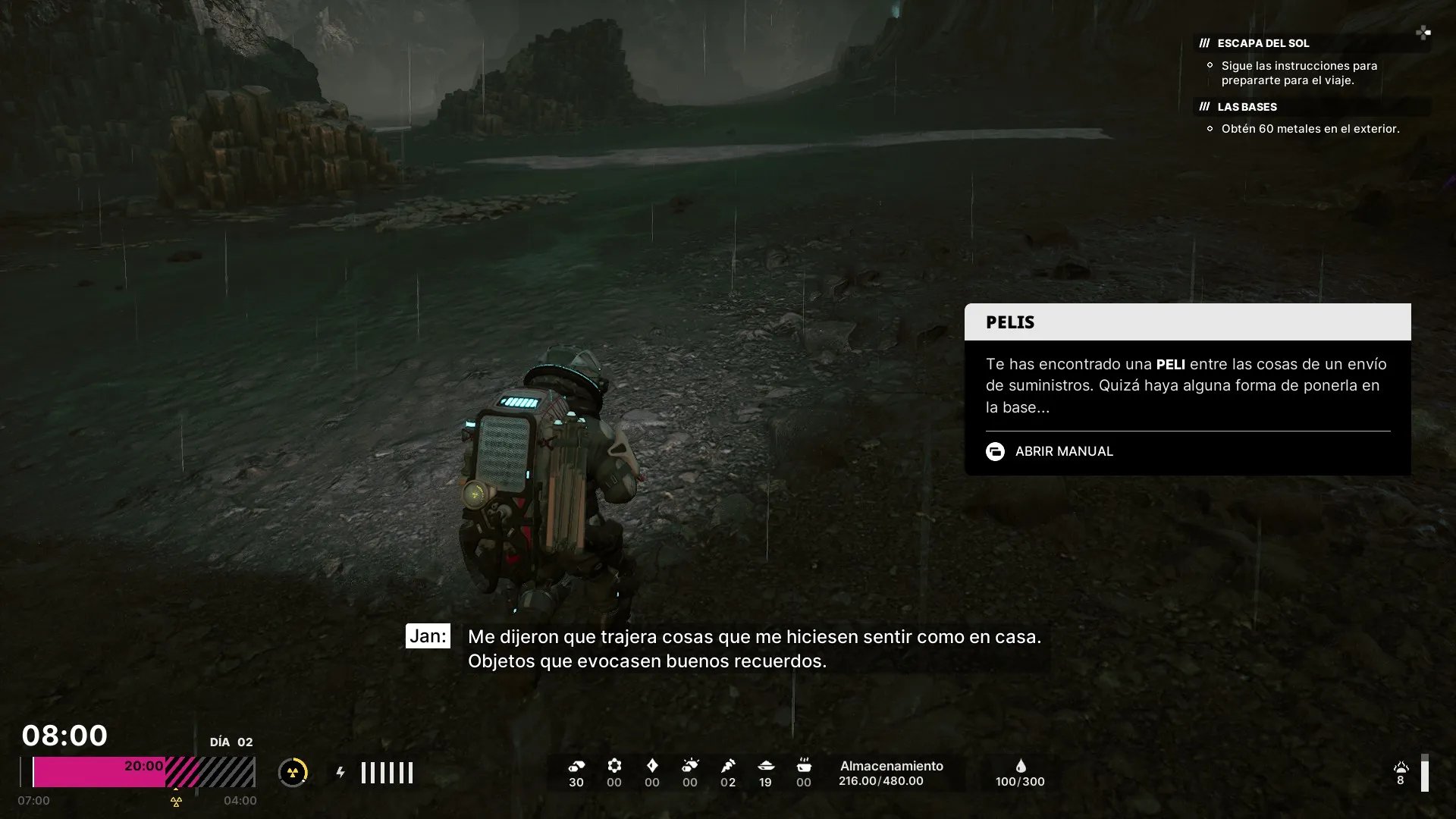Viewport: 1456px width, 819px height.
Task: Select the lightning bolt energy icon
Action: click(340, 773)
